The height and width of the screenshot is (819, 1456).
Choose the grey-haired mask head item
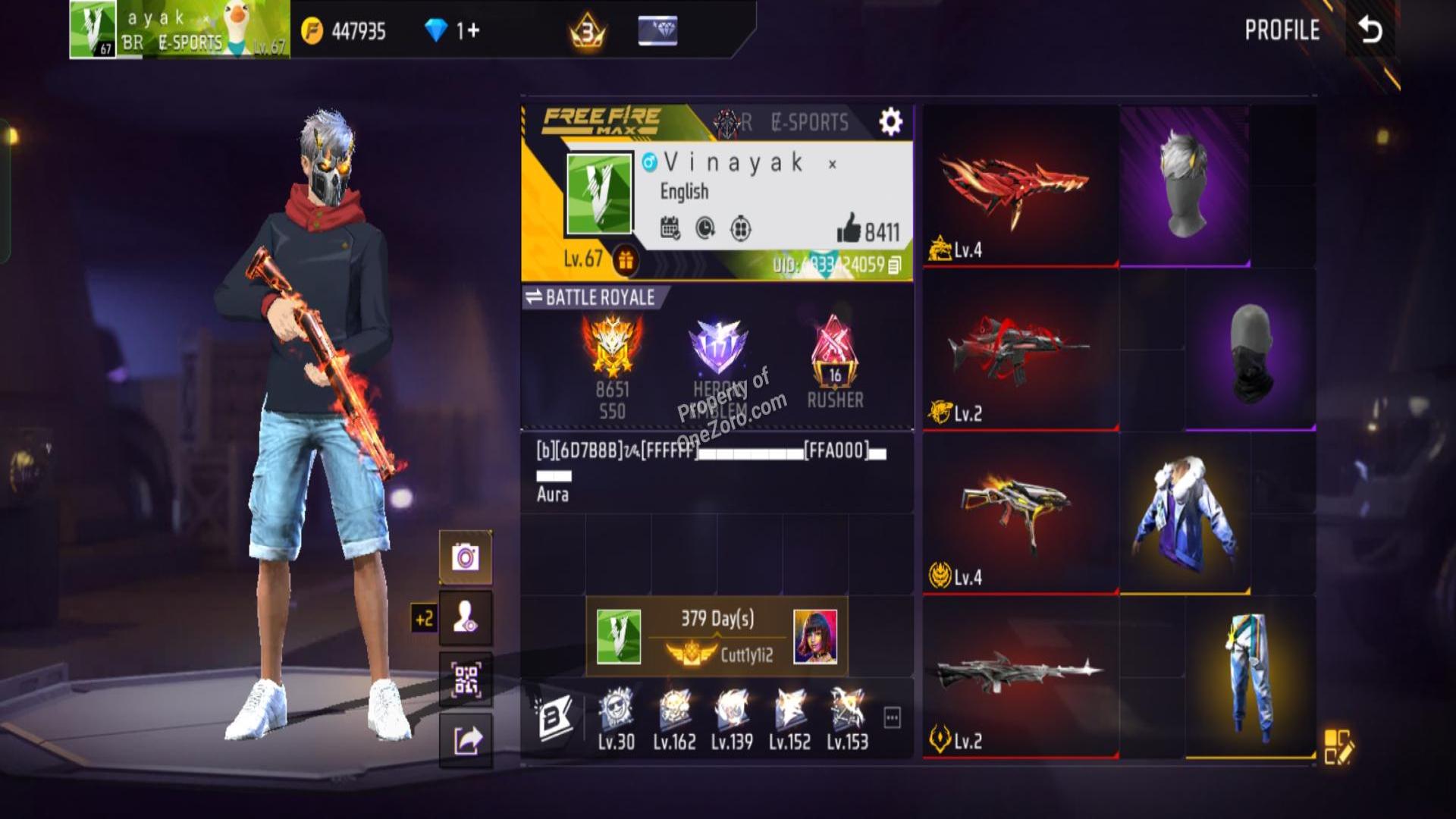[1185, 187]
